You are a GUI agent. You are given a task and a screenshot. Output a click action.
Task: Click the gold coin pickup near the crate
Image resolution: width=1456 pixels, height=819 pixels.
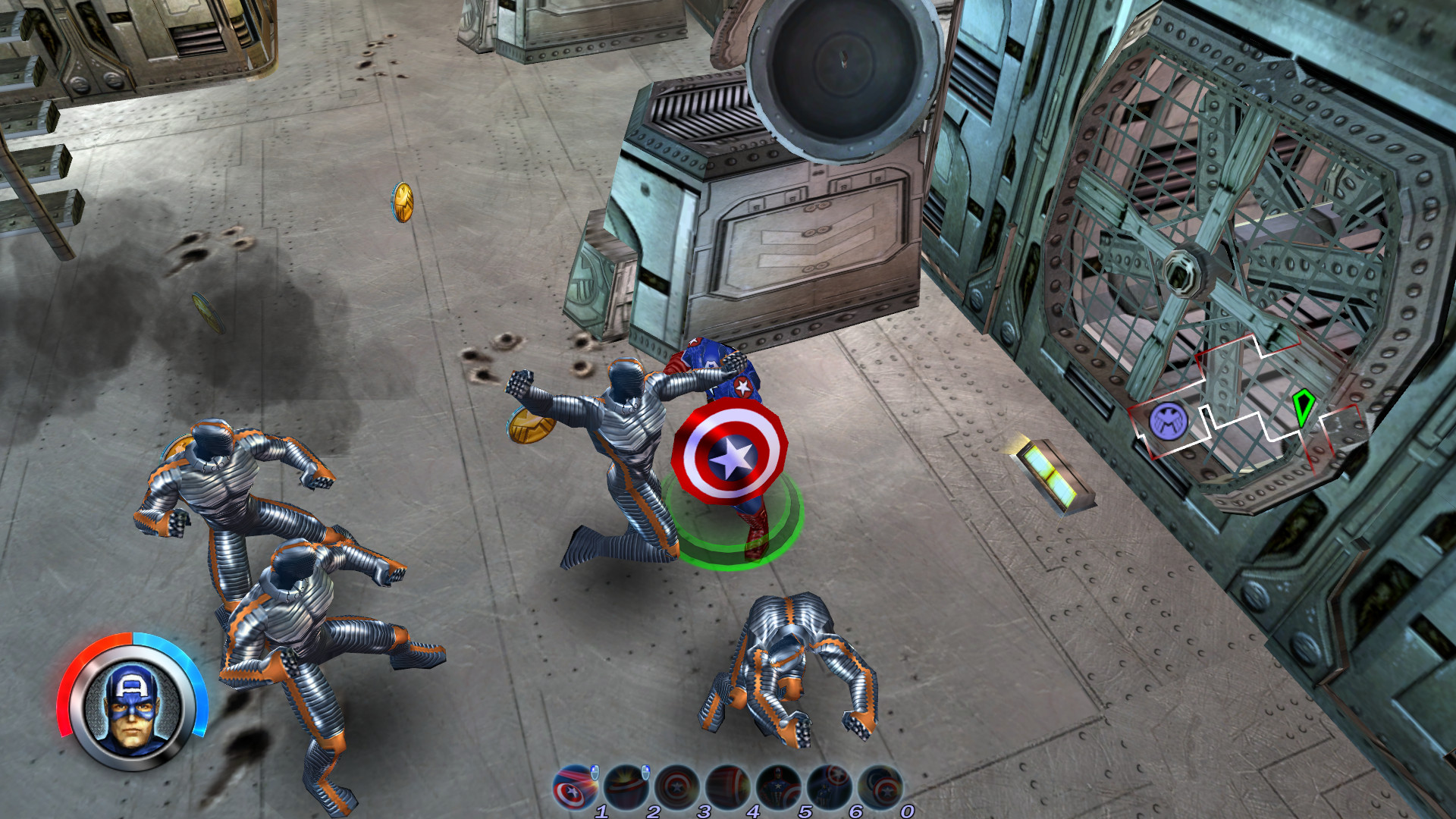[x=401, y=203]
